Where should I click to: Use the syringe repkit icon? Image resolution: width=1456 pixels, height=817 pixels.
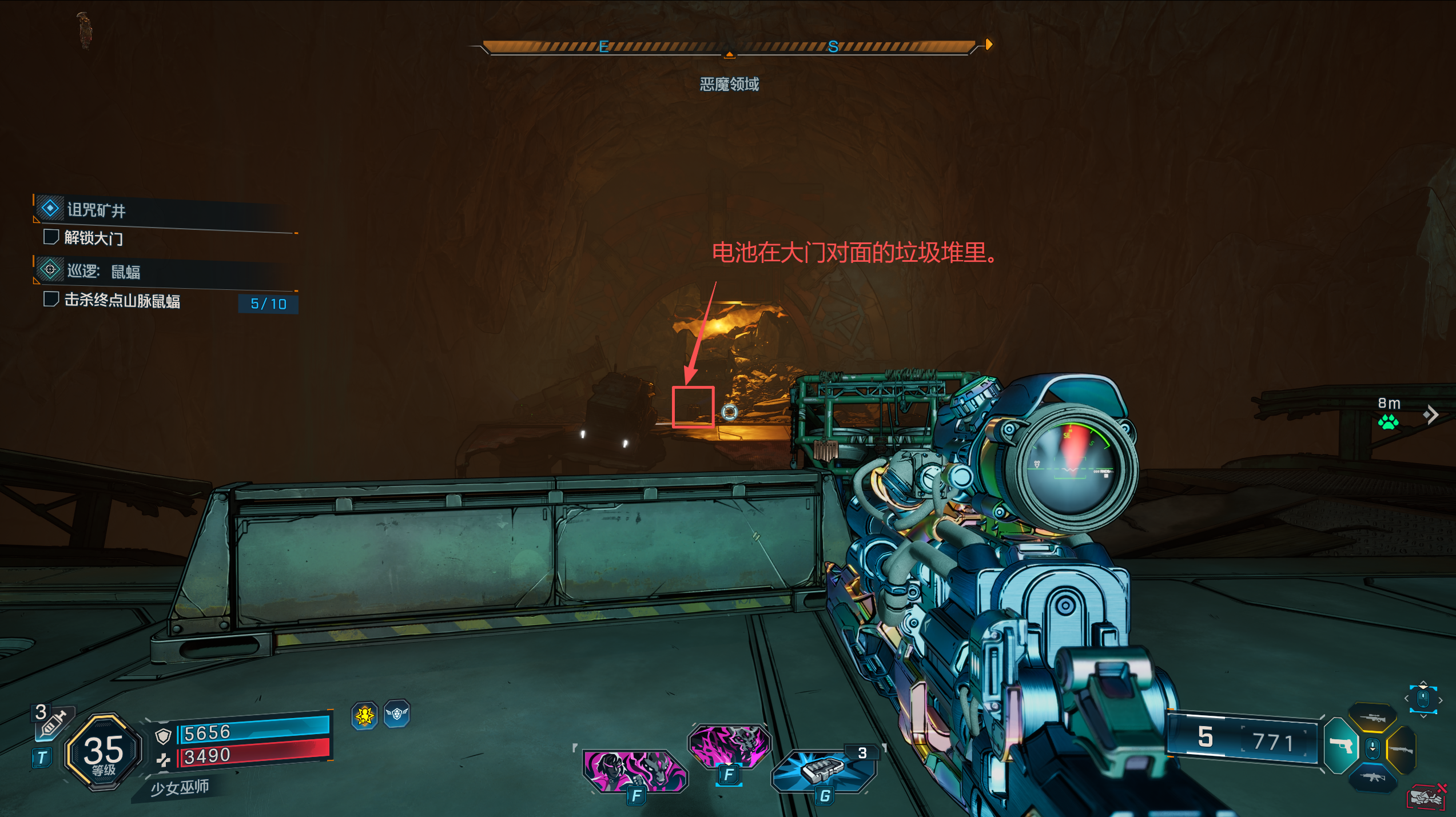53,724
